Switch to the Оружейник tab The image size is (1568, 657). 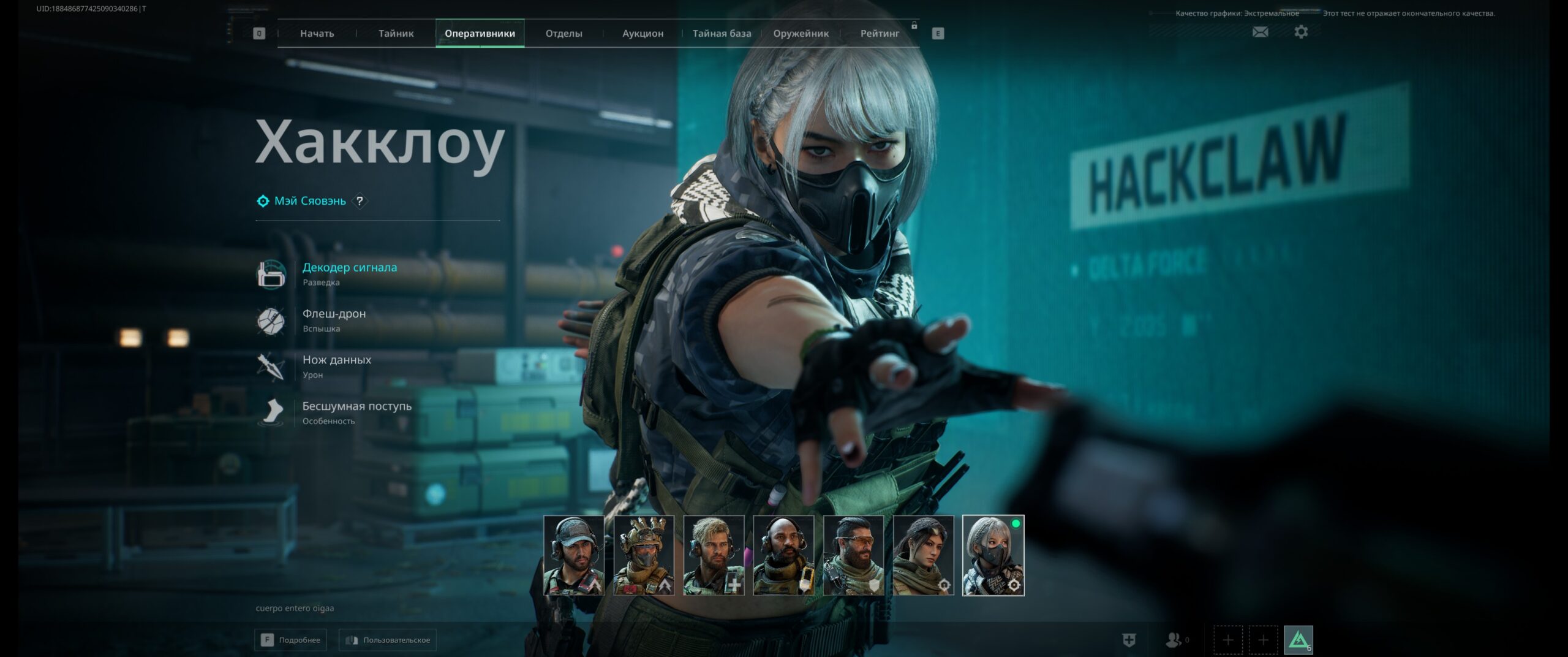point(801,34)
